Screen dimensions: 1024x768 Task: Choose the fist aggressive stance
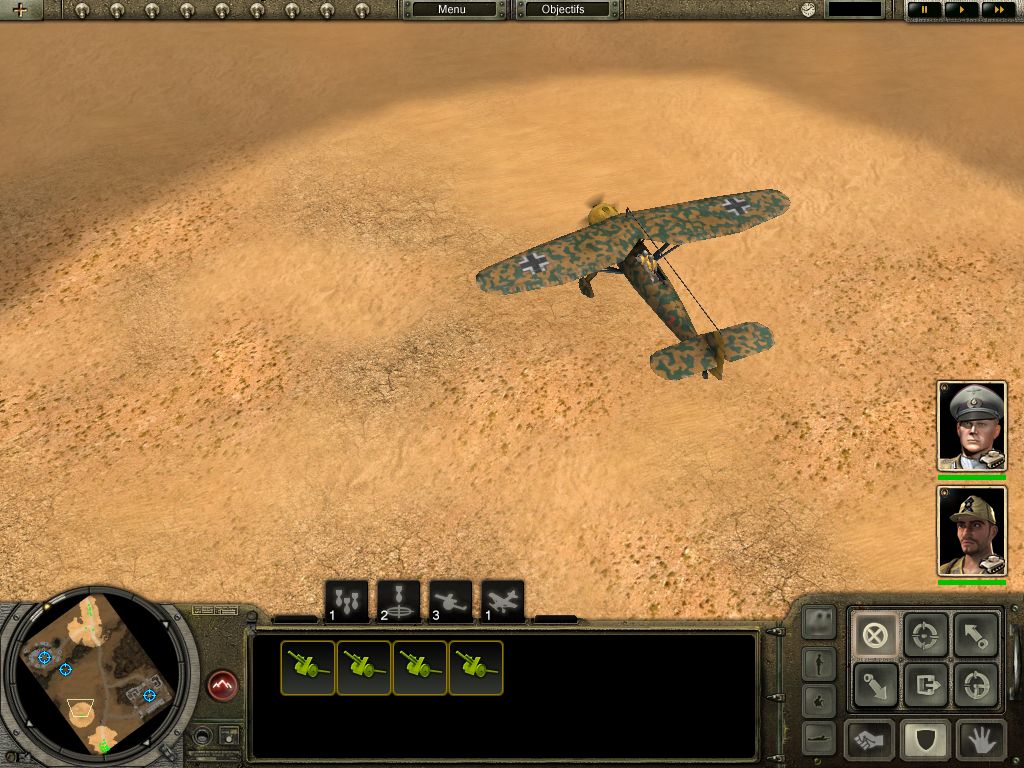click(869, 741)
